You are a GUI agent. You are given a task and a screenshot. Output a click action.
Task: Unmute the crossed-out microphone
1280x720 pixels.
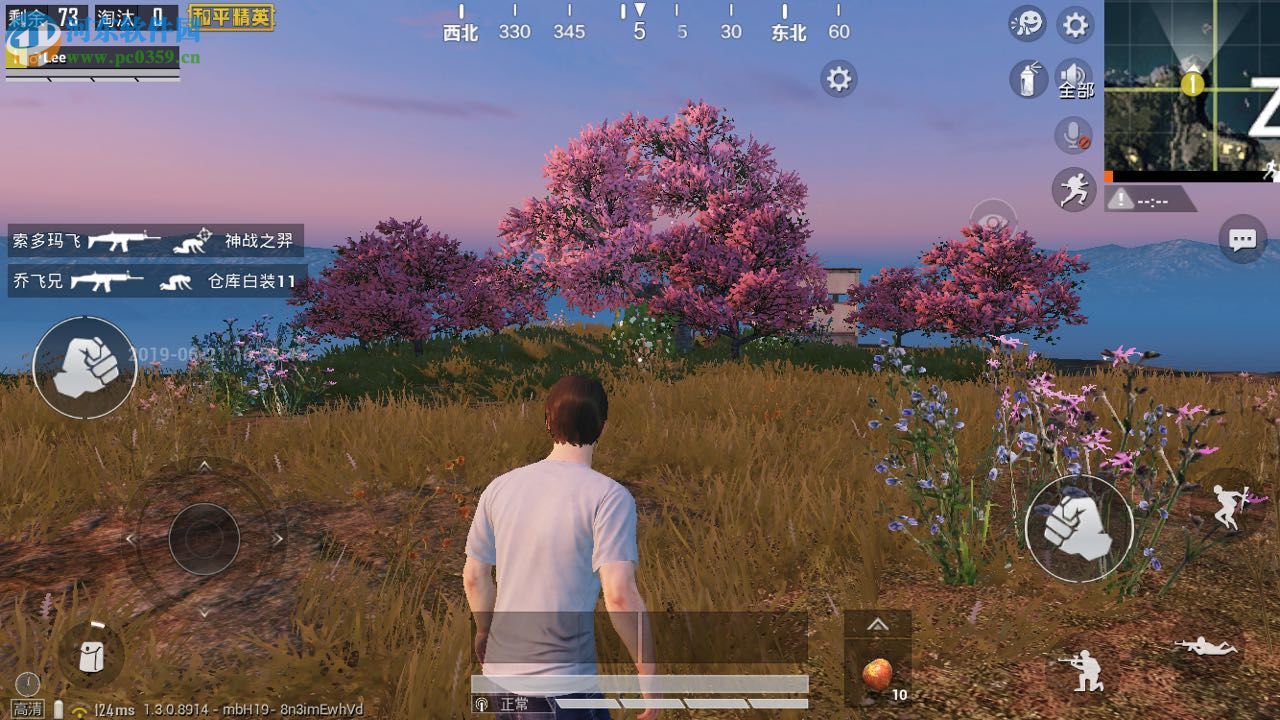1073,136
